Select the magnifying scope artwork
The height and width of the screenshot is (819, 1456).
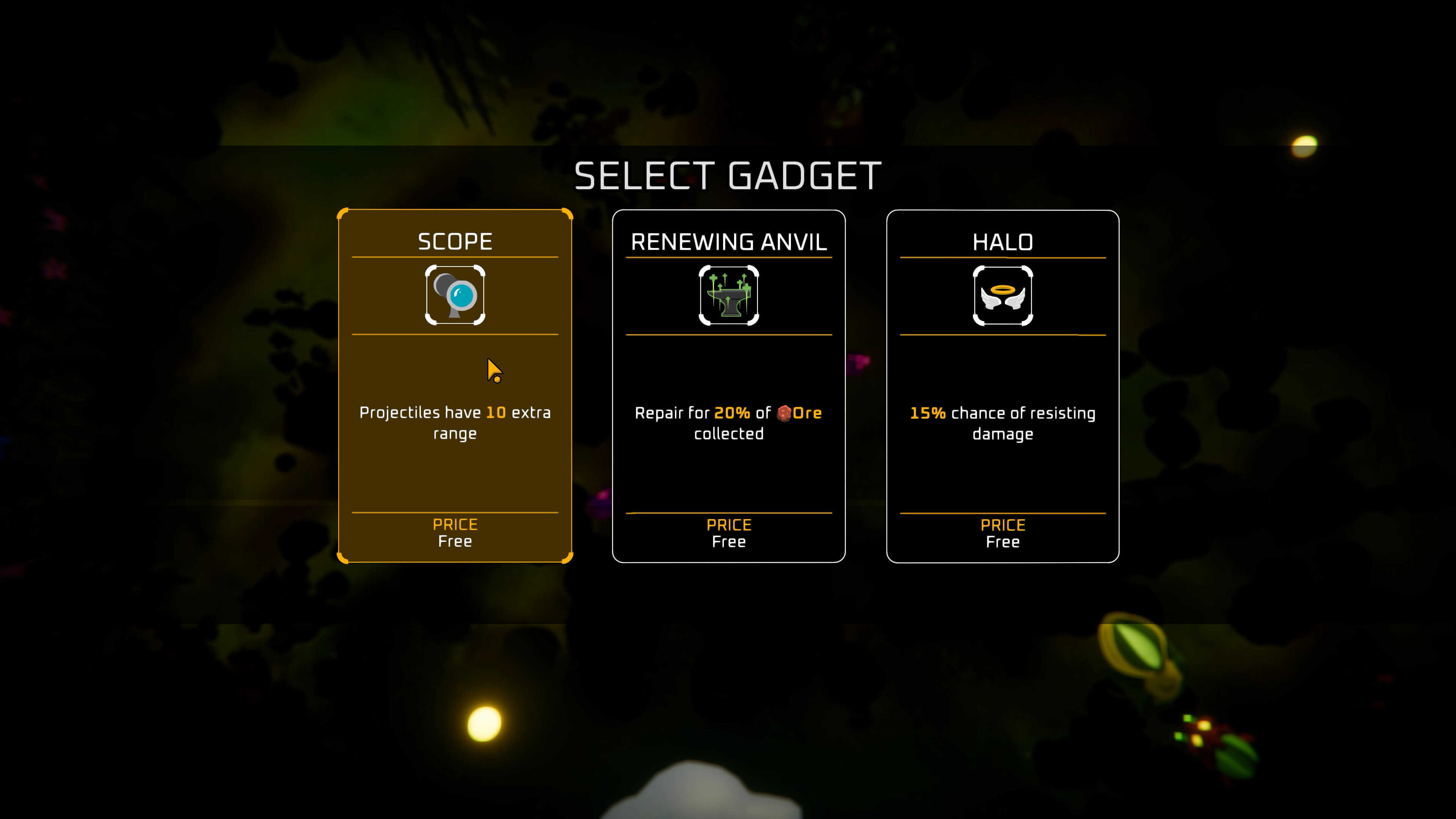click(455, 295)
